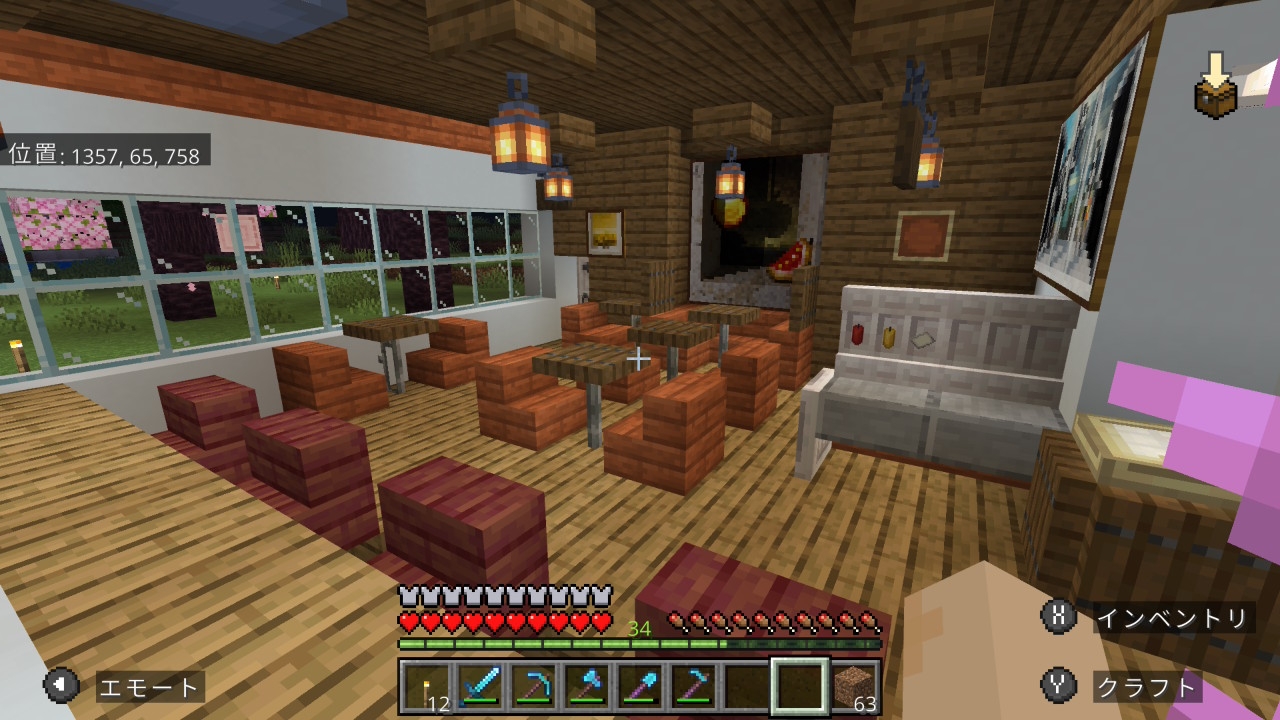The image size is (1280, 720).
Task: Click the highlighted empty hotbar slot
Action: click(x=799, y=687)
